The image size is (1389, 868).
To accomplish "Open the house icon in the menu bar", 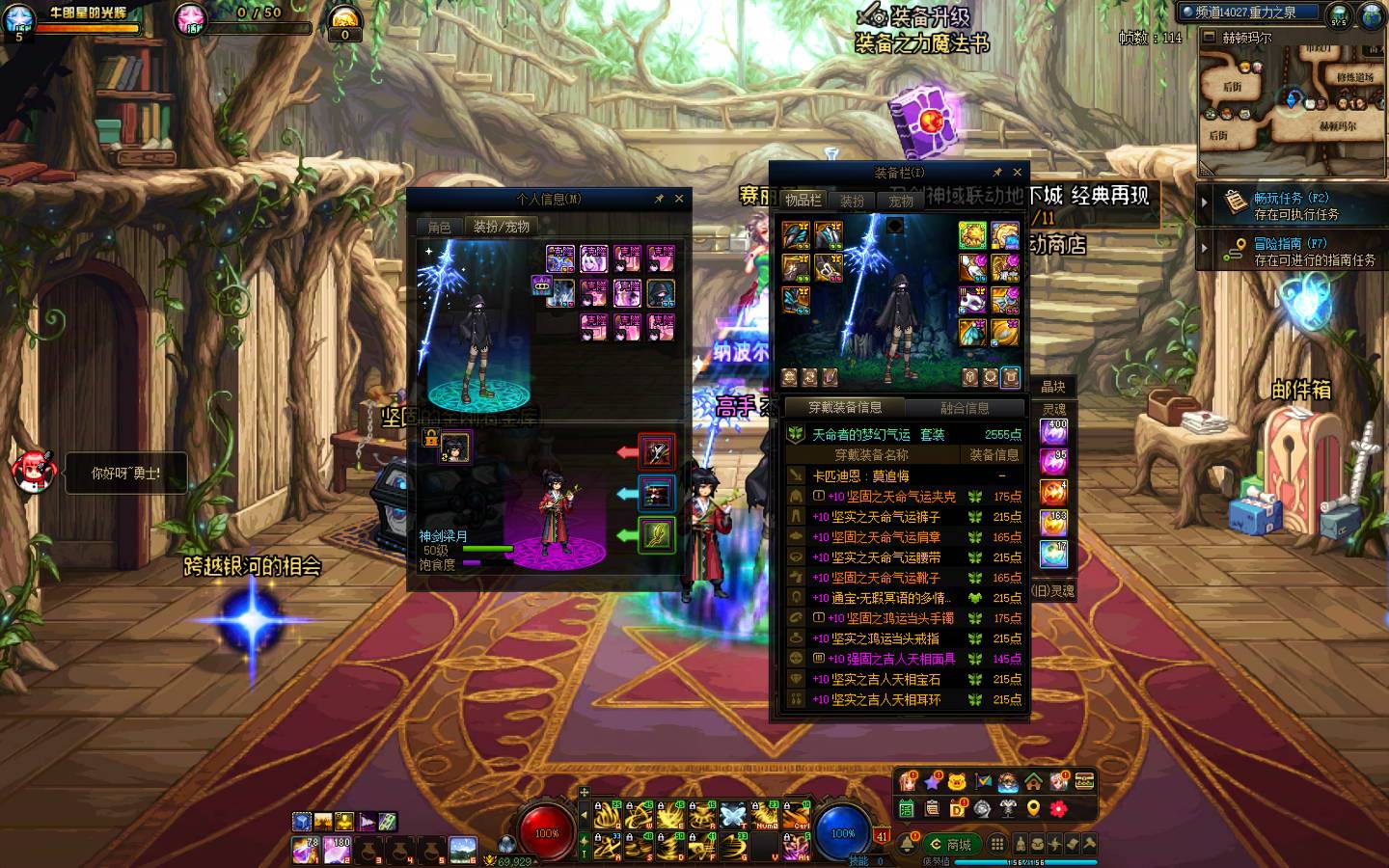I will [x=1033, y=782].
